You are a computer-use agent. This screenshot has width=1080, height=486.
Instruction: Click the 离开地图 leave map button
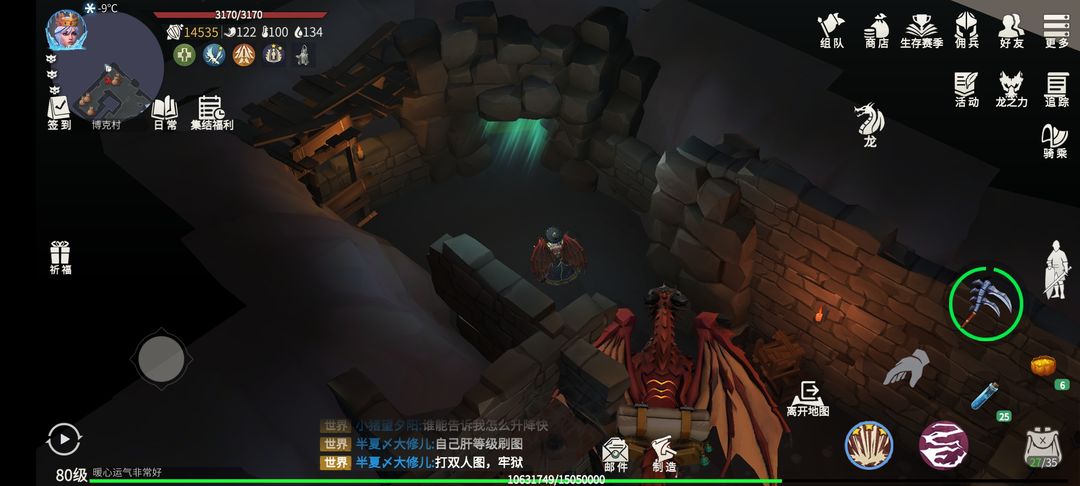pos(808,398)
